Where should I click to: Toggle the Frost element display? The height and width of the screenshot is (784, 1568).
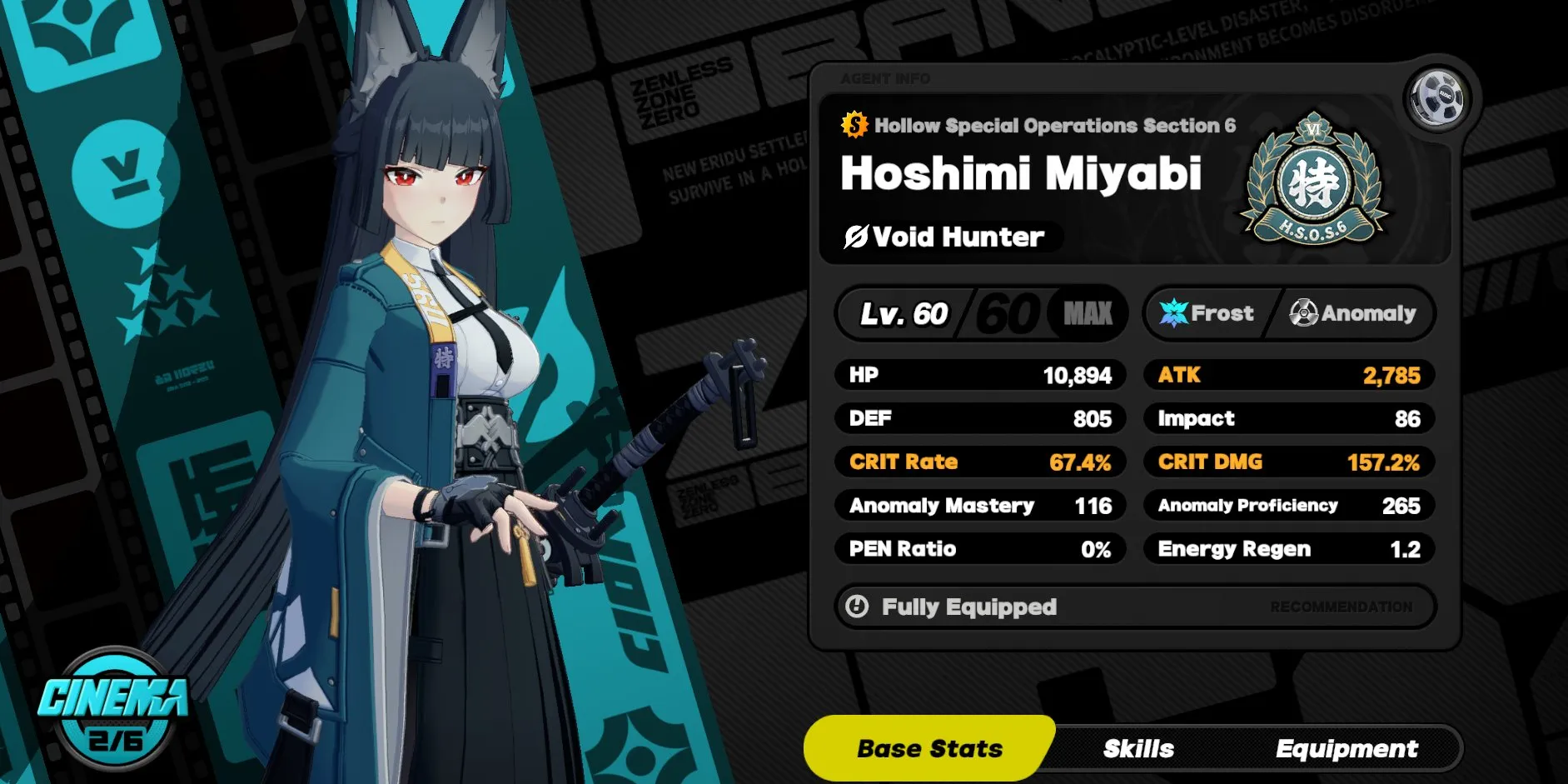[1207, 313]
